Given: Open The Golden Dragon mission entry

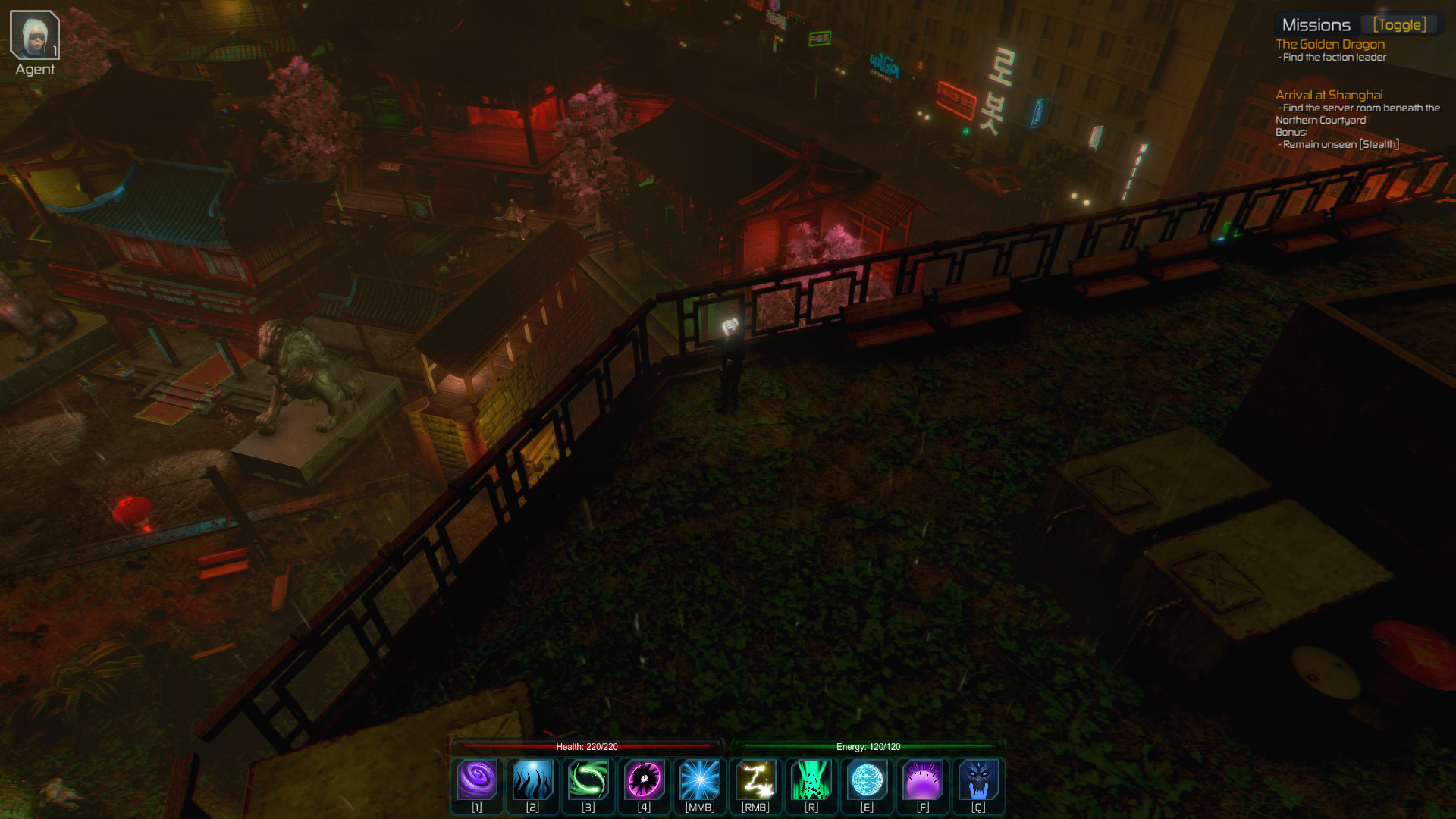Looking at the screenshot, I should coord(1329,44).
